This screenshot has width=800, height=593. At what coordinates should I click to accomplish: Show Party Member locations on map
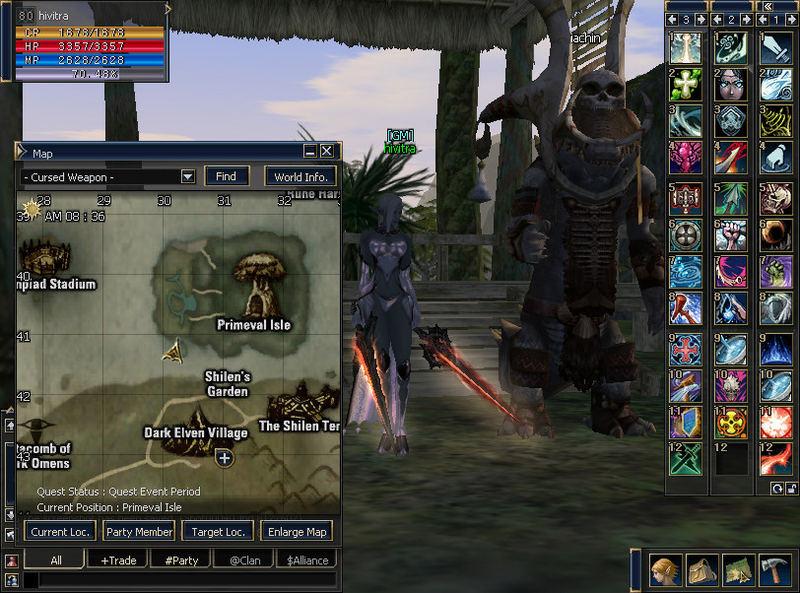click(140, 532)
